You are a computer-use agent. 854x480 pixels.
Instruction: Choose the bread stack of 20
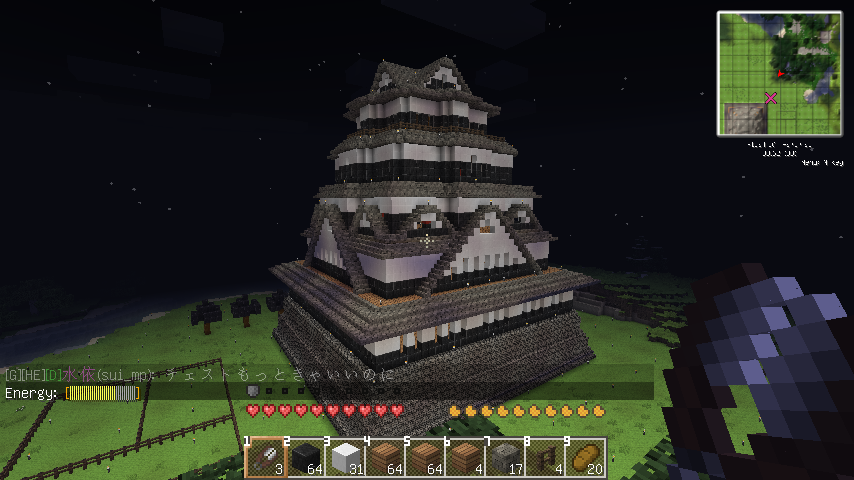pos(586,458)
